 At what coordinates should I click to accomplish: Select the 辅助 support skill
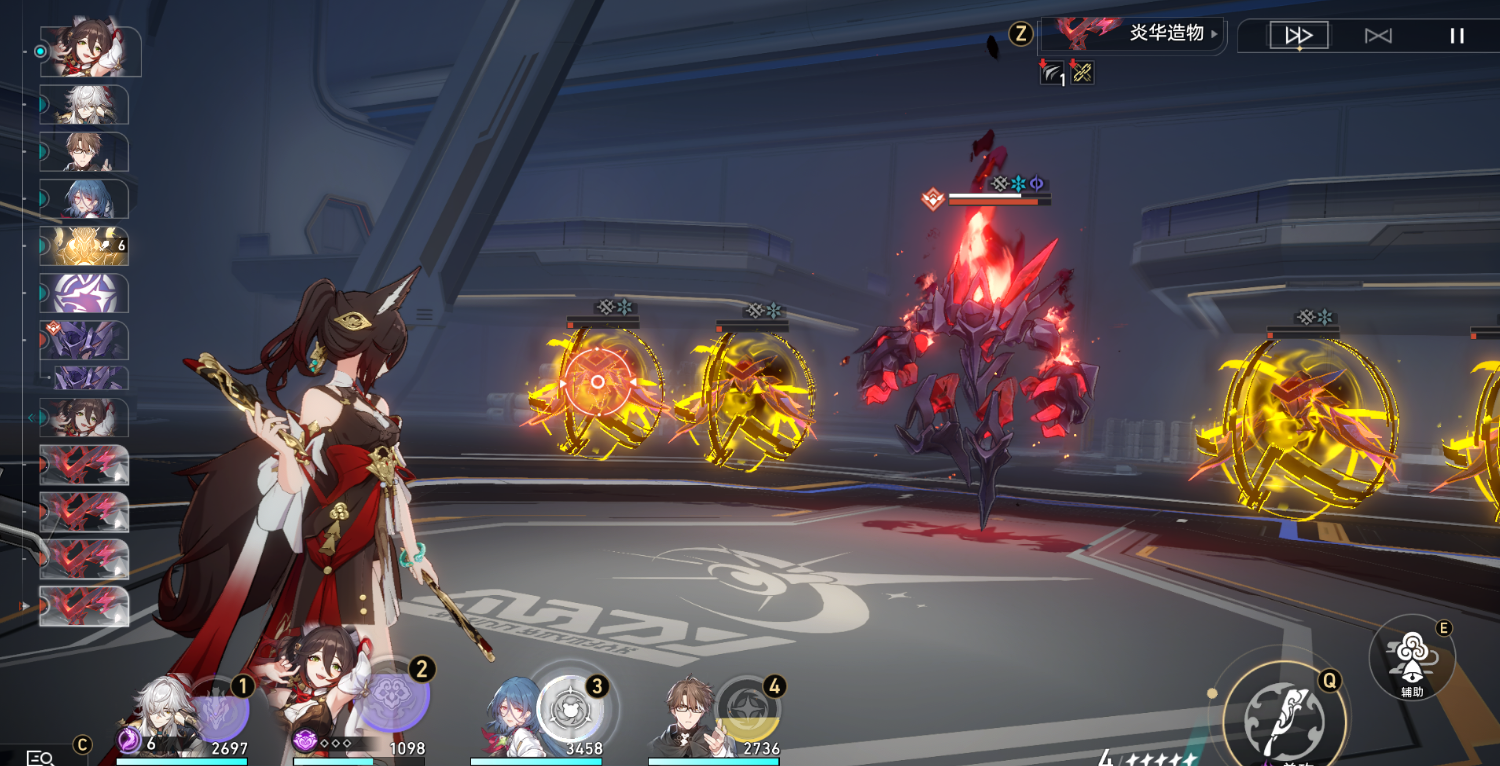pos(1411,657)
